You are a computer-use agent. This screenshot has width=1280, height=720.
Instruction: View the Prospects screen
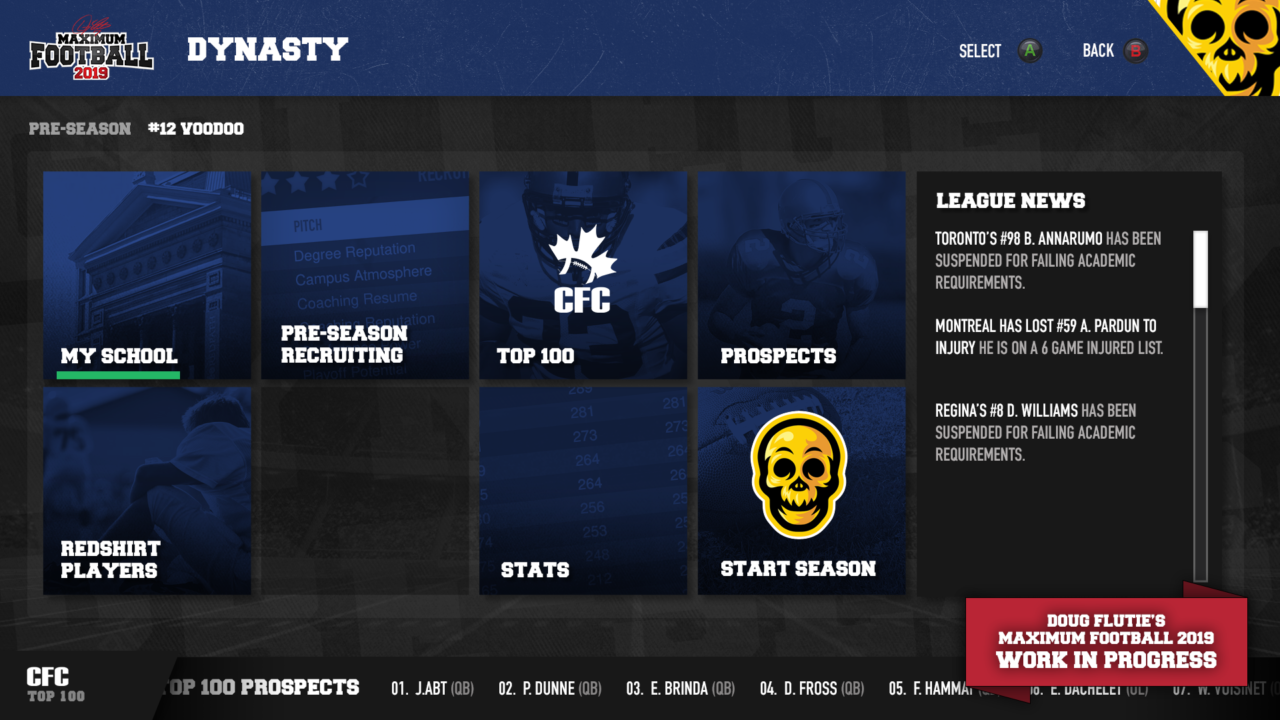click(800, 276)
